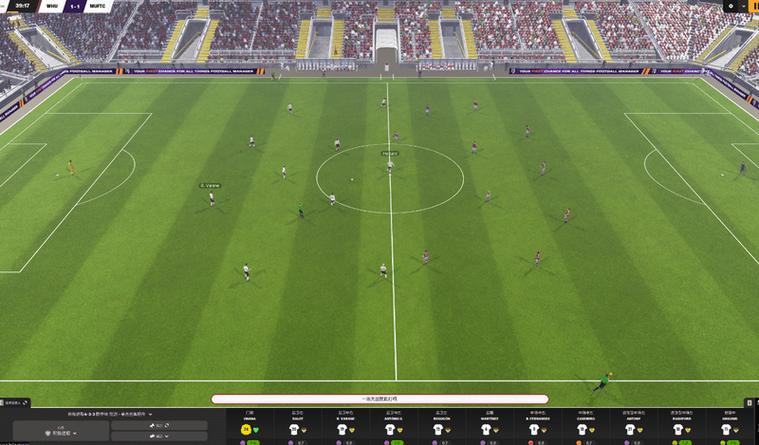Open the formation and tactics dropdown
The width and height of the screenshot is (759, 445).
coord(110,413)
